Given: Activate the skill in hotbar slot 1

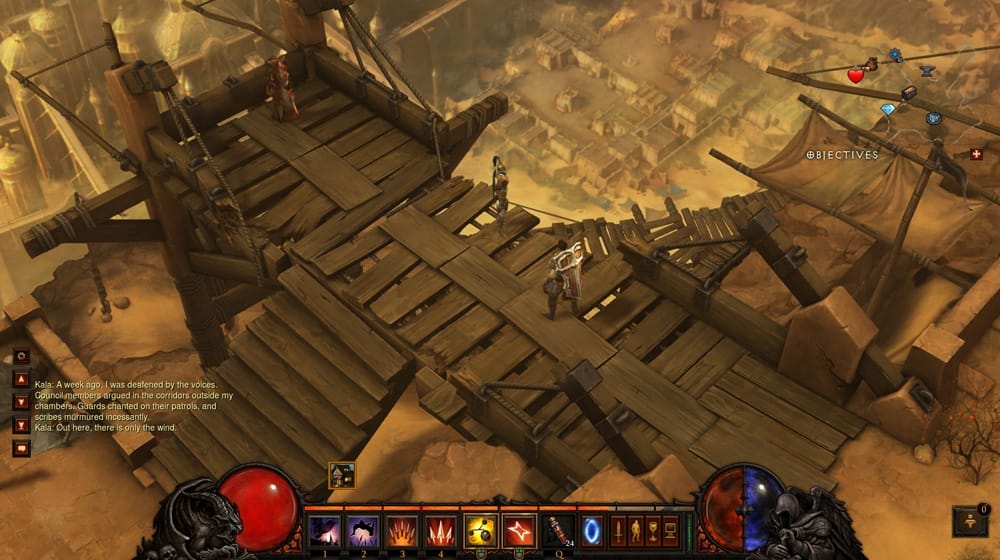Looking at the screenshot, I should (x=323, y=530).
